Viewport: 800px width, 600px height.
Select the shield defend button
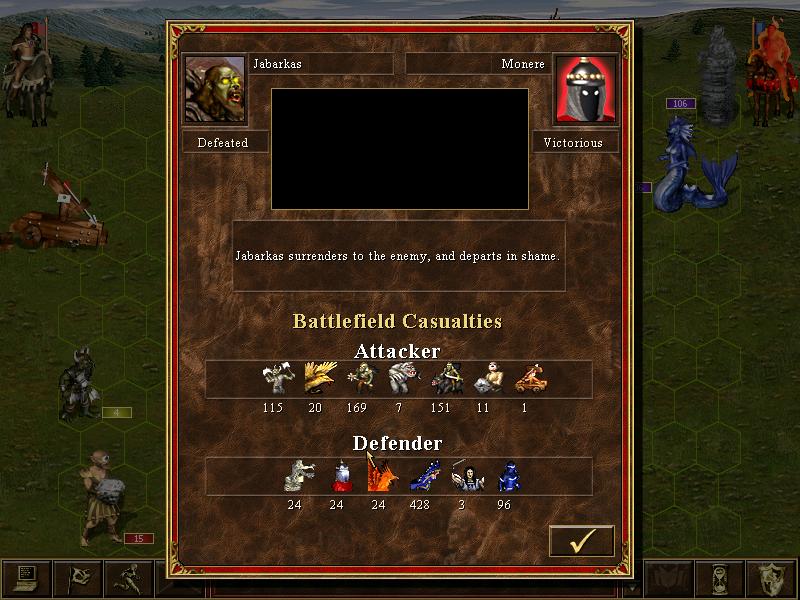(x=772, y=578)
